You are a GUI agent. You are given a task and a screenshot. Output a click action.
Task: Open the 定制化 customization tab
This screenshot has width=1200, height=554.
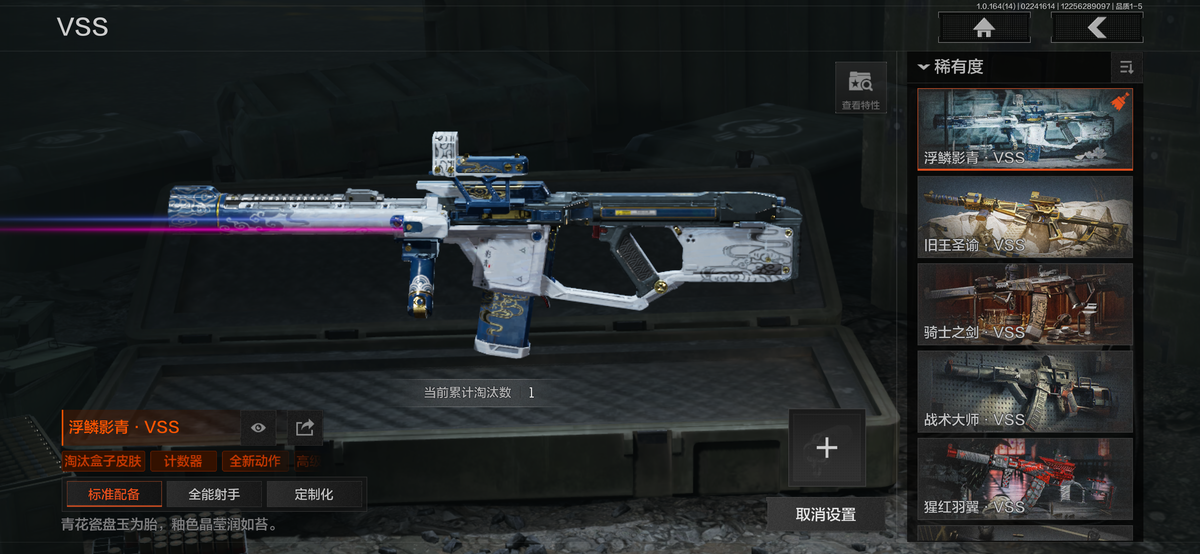pyautogui.click(x=314, y=494)
